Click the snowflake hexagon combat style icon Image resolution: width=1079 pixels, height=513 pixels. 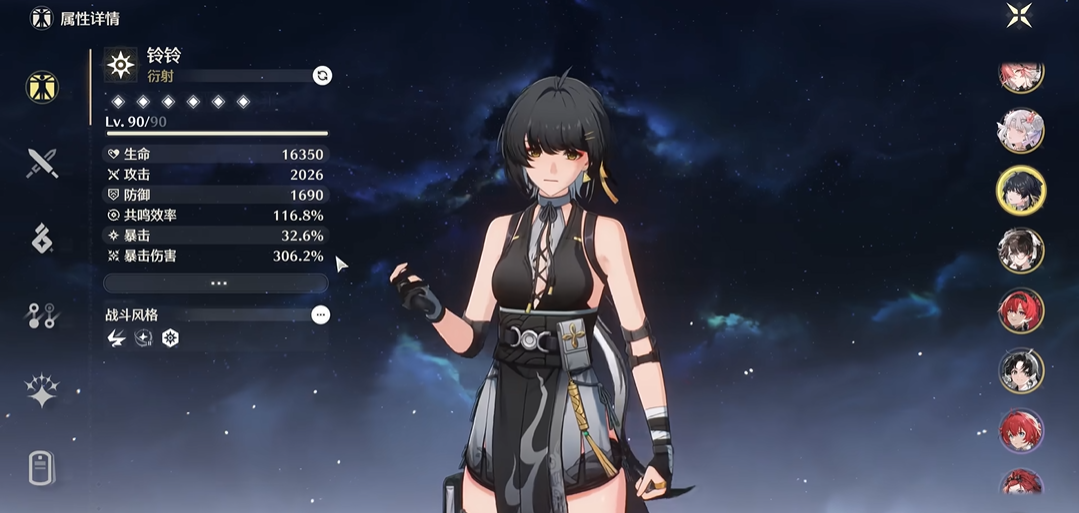(170, 338)
